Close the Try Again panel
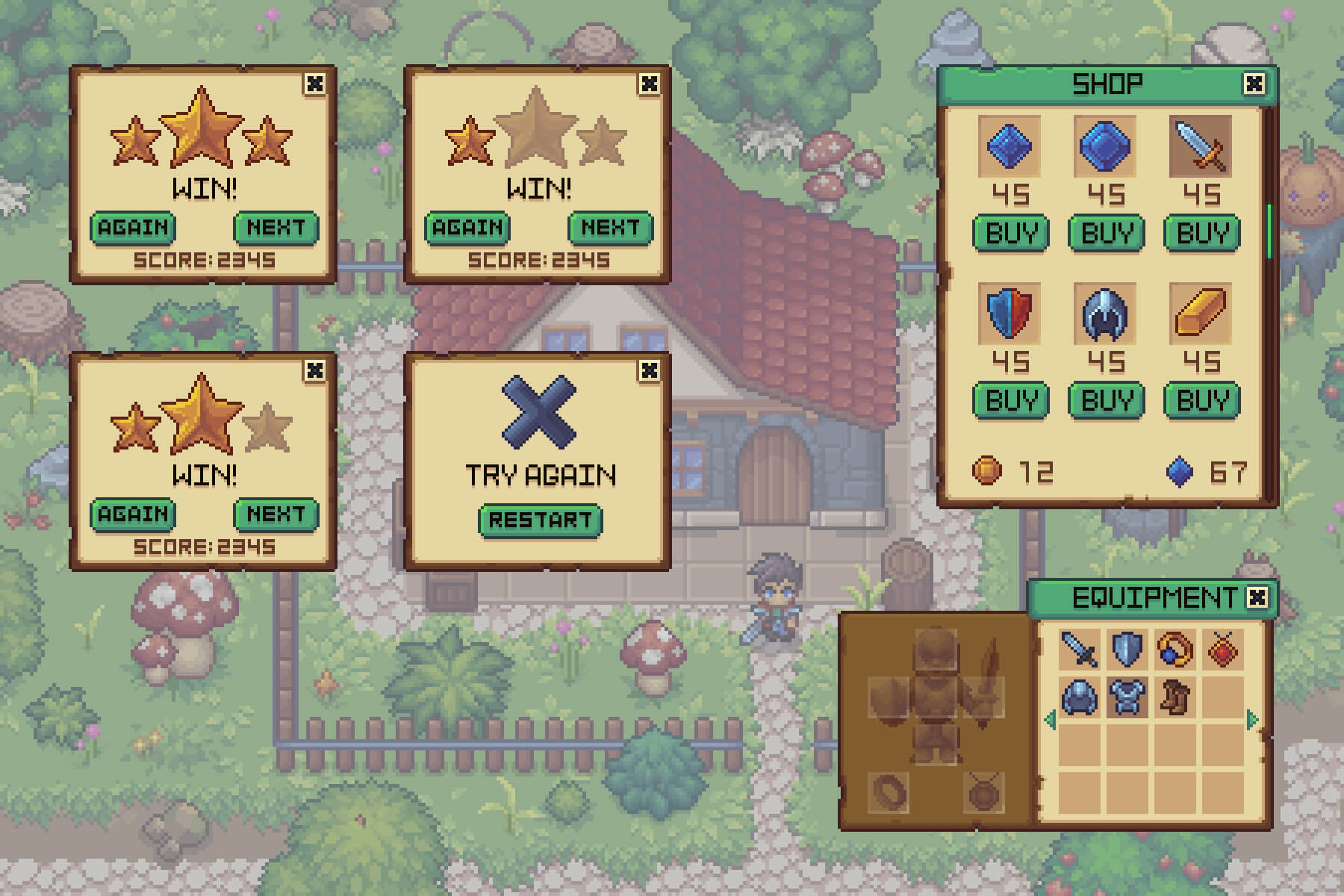This screenshot has width=1344, height=896. 650,370
